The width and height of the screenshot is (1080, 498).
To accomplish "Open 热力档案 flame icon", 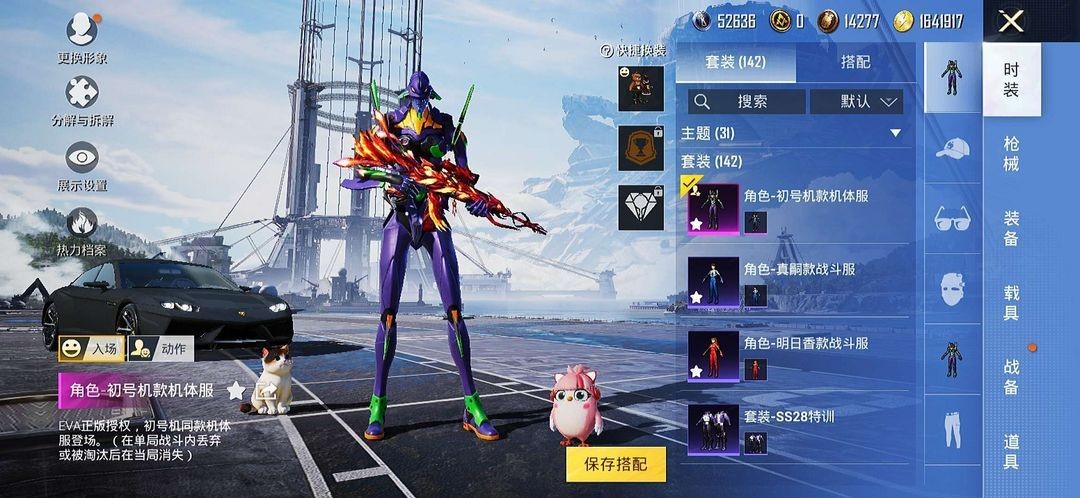I will coord(82,228).
